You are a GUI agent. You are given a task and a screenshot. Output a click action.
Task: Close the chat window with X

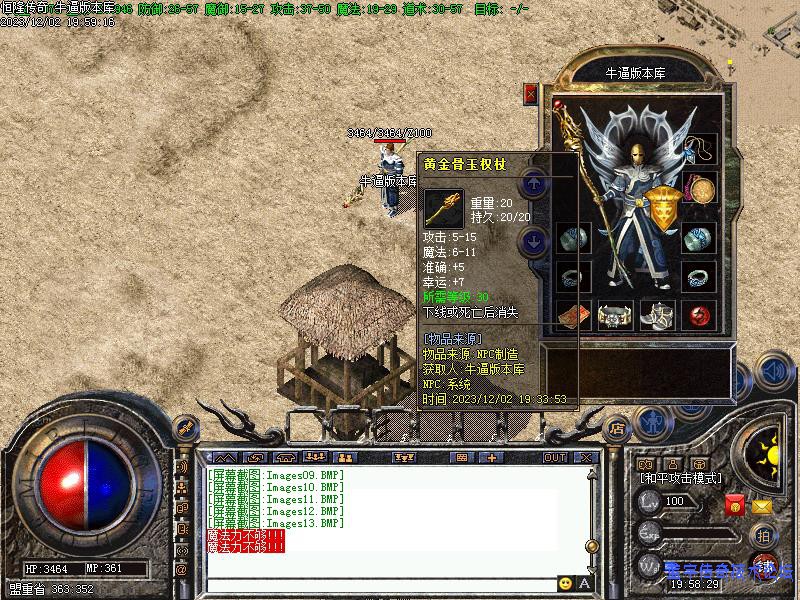585,457
